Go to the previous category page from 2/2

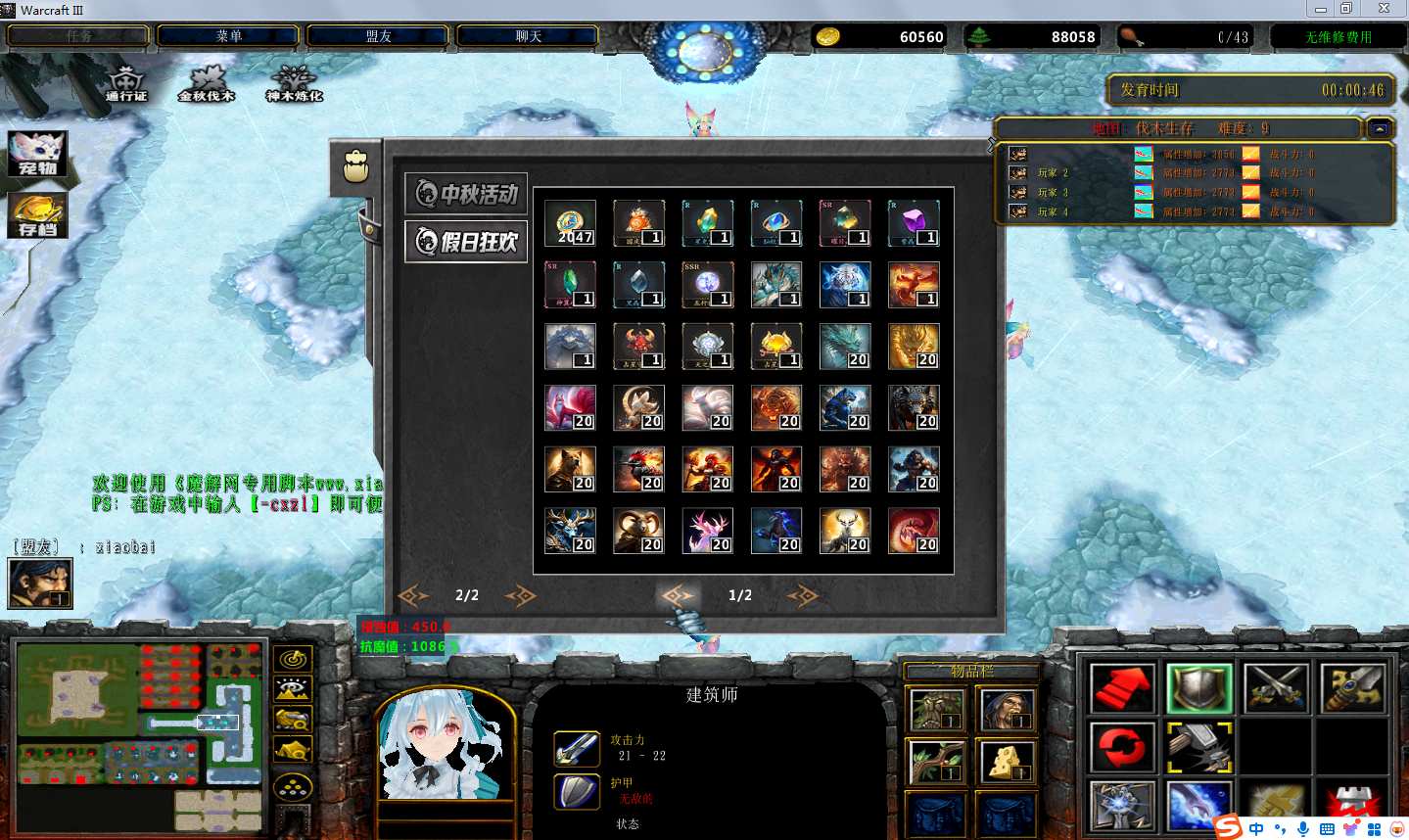point(413,595)
